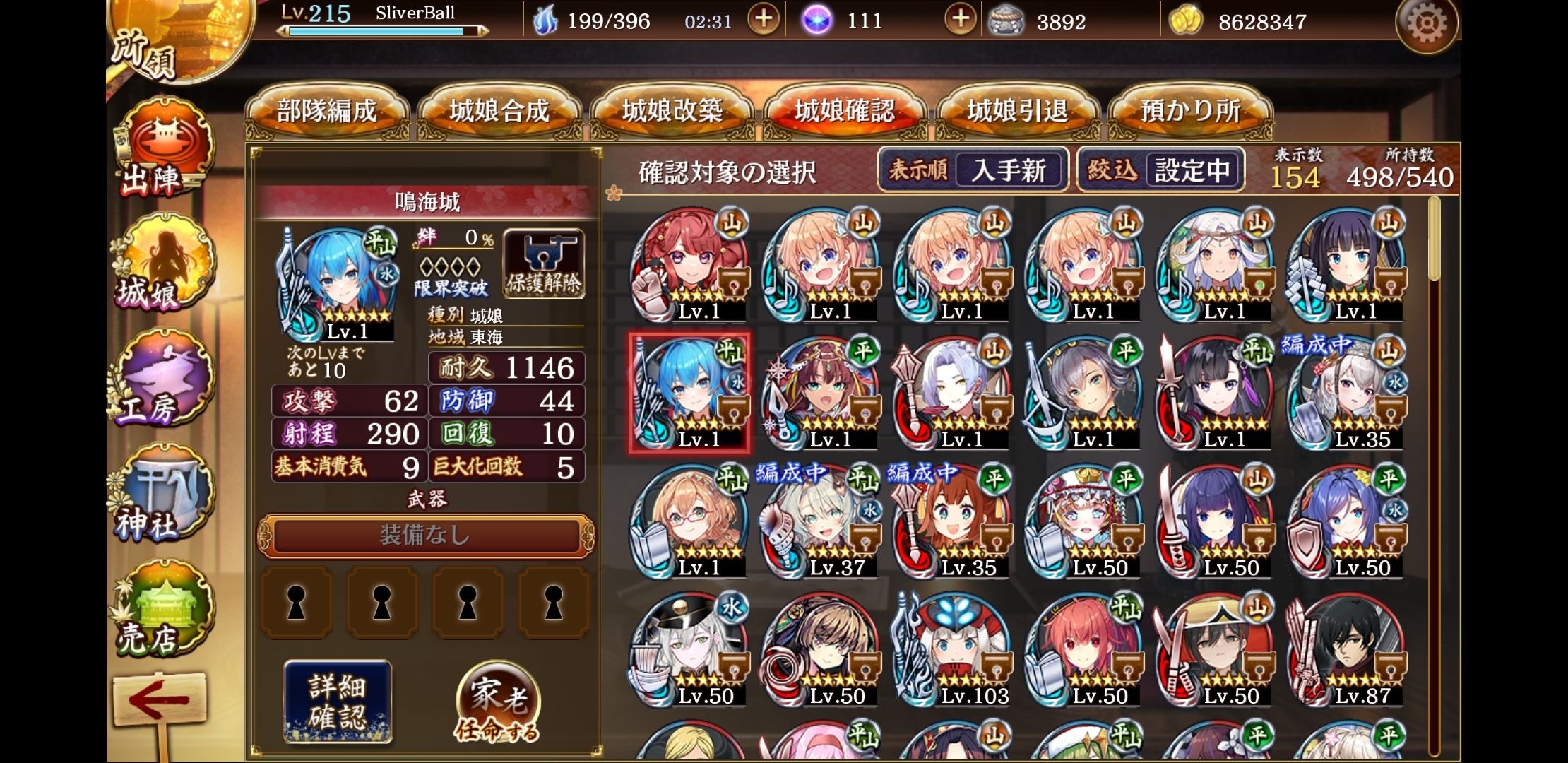Enter the 神社 shrine menu
Viewport: 1568px width, 763px height.
162,498
